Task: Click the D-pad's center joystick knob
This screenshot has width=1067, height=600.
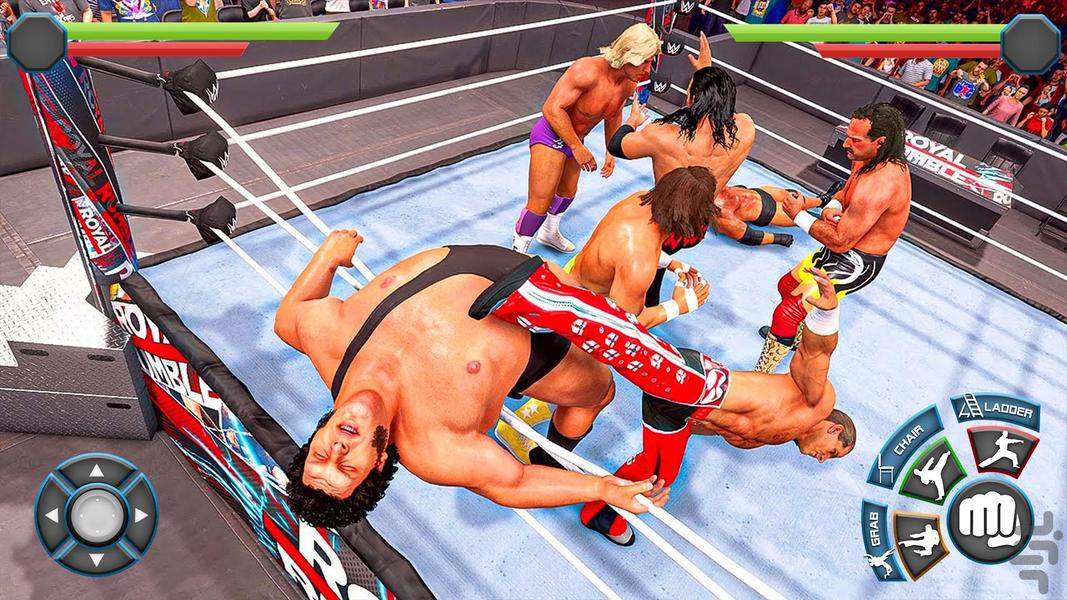Action: point(96,514)
